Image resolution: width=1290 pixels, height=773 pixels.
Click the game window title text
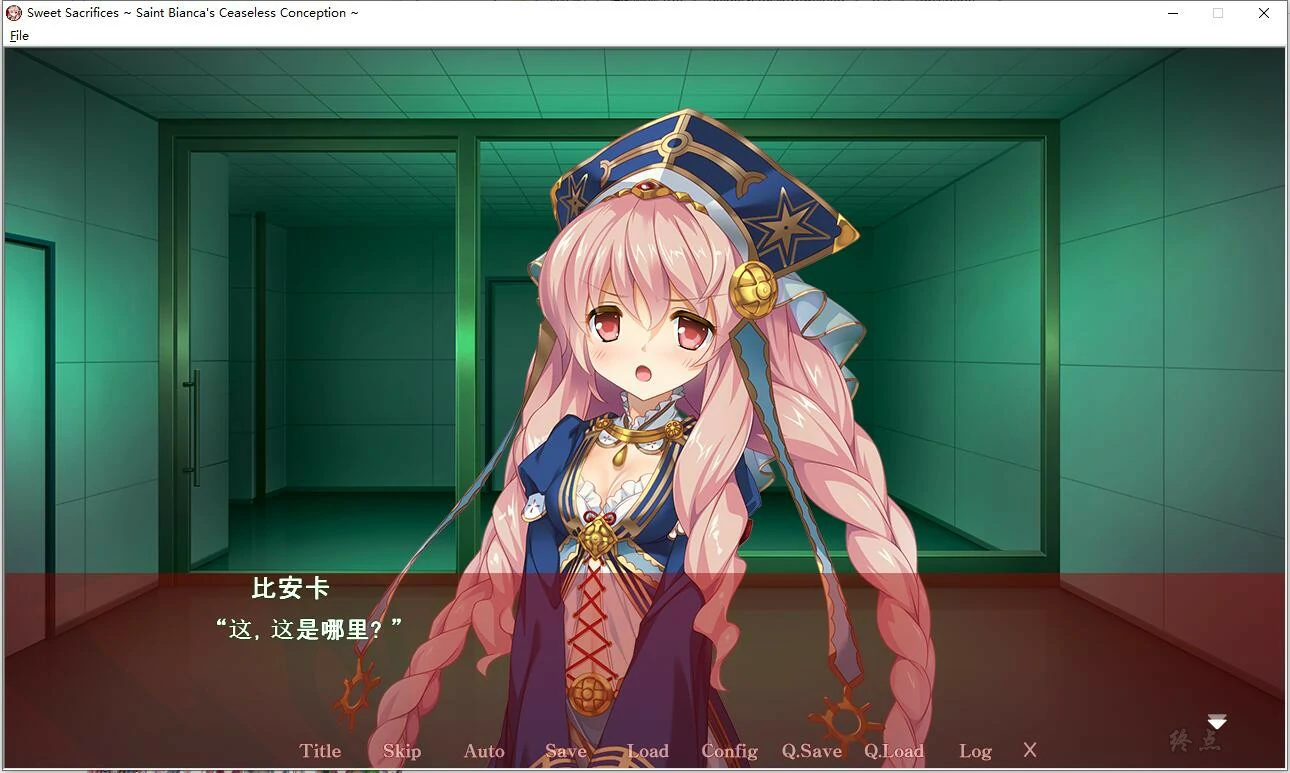(190, 12)
